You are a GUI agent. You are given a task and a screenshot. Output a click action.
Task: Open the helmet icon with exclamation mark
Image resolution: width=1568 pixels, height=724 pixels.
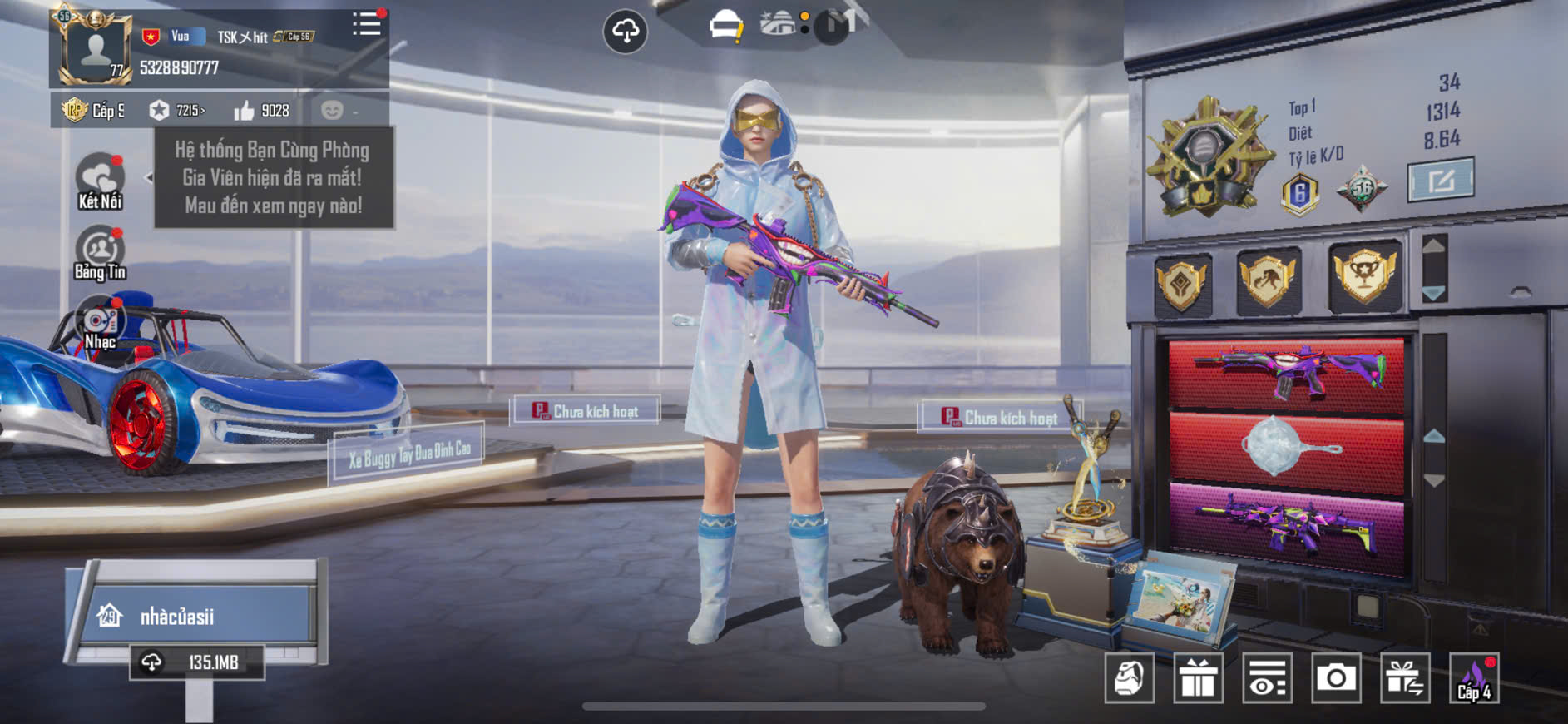click(725, 27)
